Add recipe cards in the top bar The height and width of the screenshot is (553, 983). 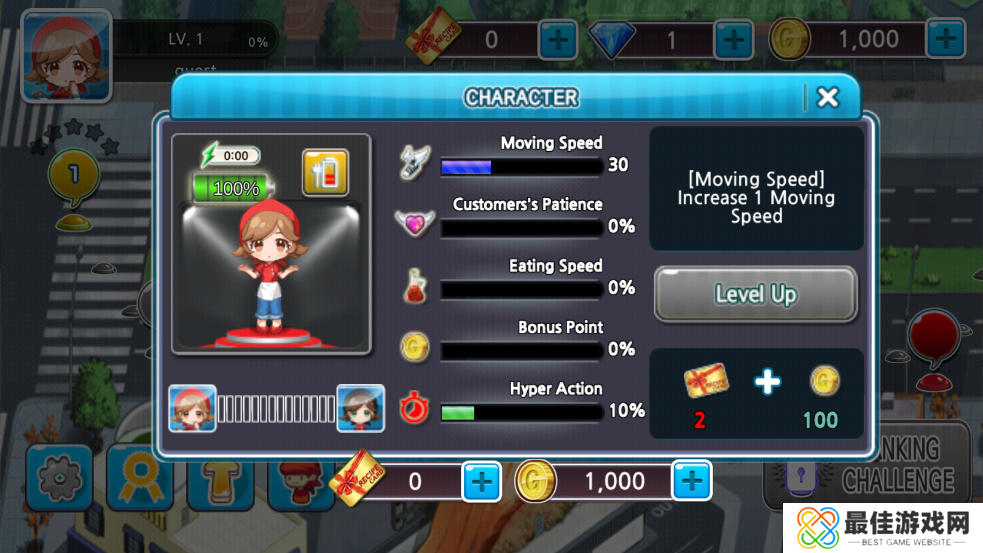(x=557, y=40)
